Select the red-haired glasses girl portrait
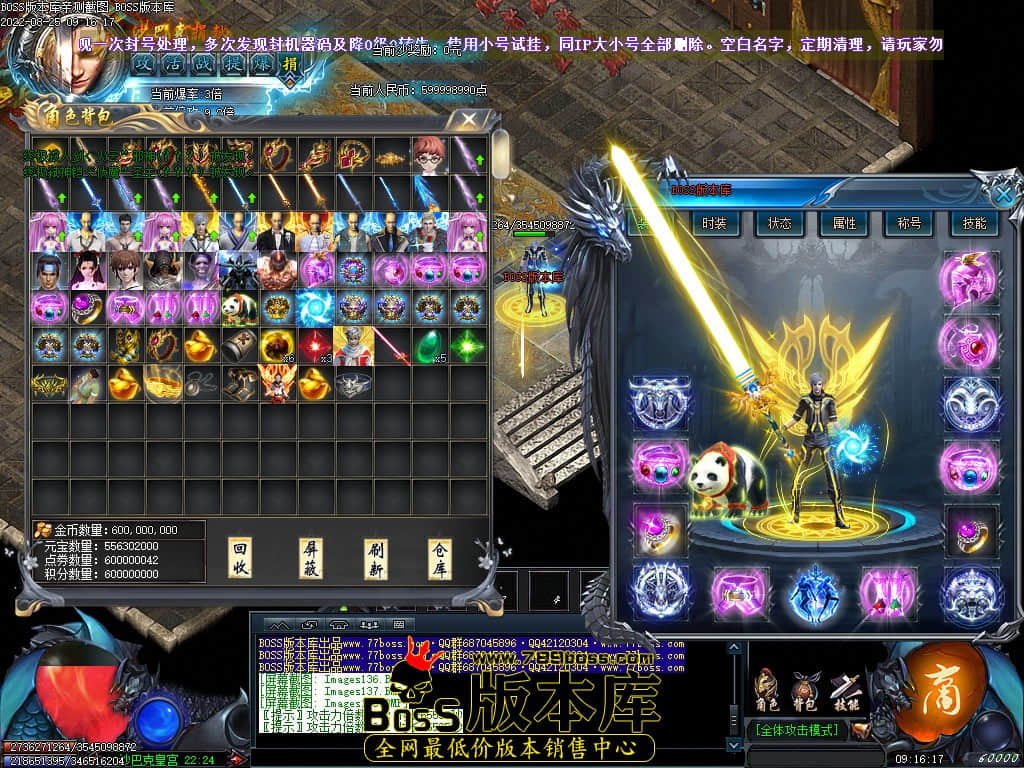 pyautogui.click(x=428, y=155)
